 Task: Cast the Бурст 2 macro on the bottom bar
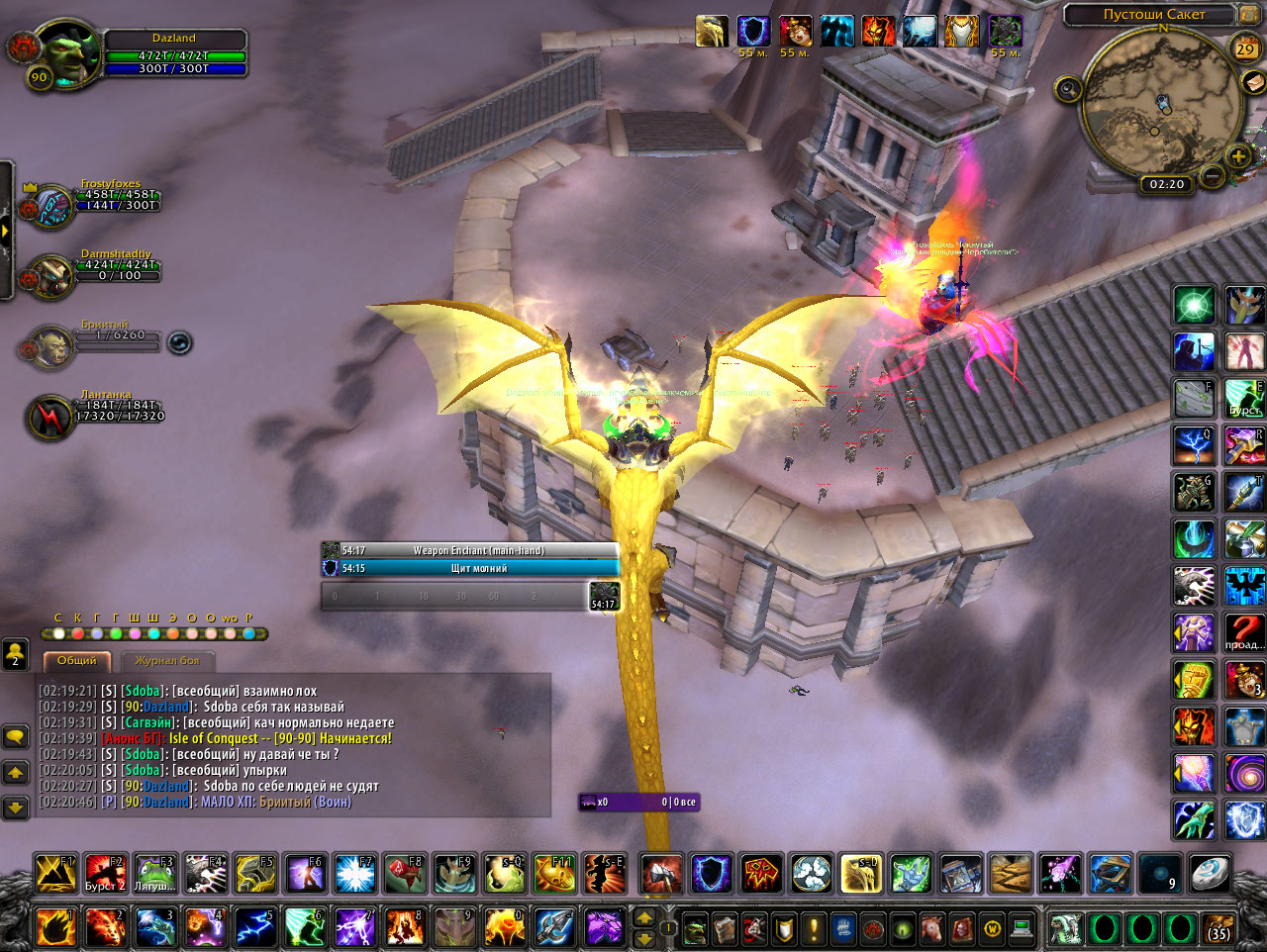105,873
